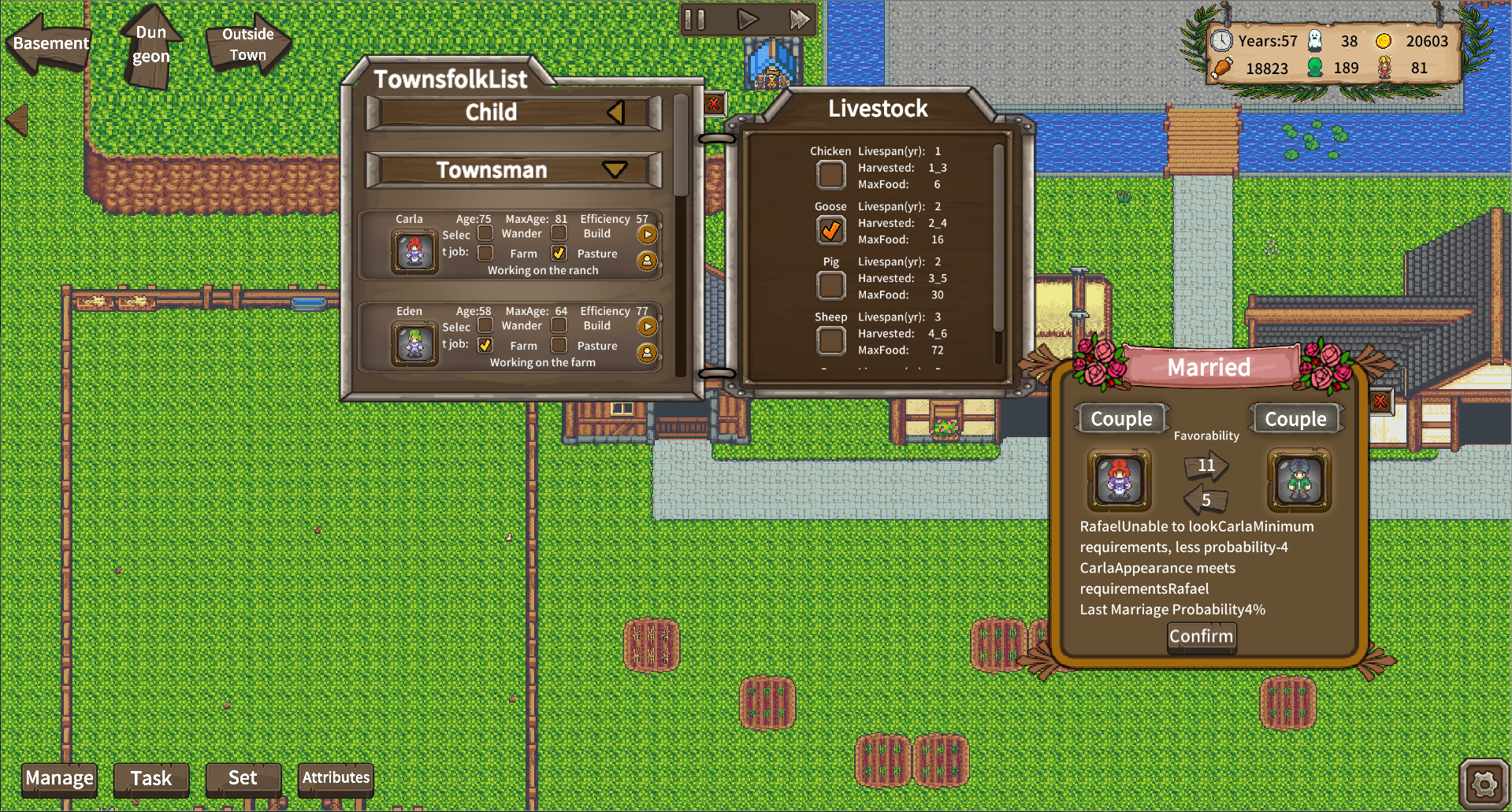Click the play arrow on Eden's row
This screenshot has height=812, width=1512.
point(648,325)
